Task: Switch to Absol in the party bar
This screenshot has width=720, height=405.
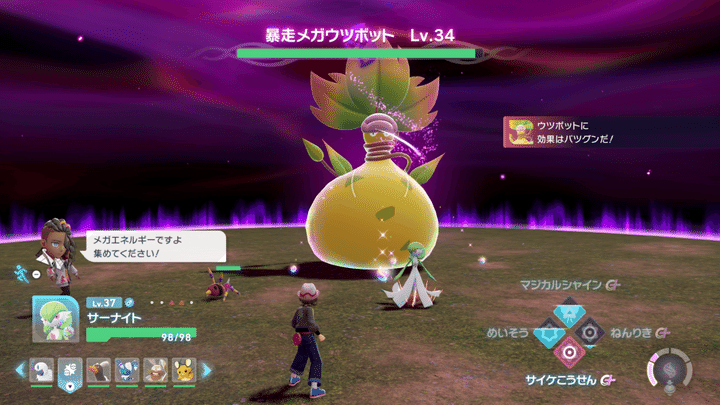Action: click(x=42, y=371)
